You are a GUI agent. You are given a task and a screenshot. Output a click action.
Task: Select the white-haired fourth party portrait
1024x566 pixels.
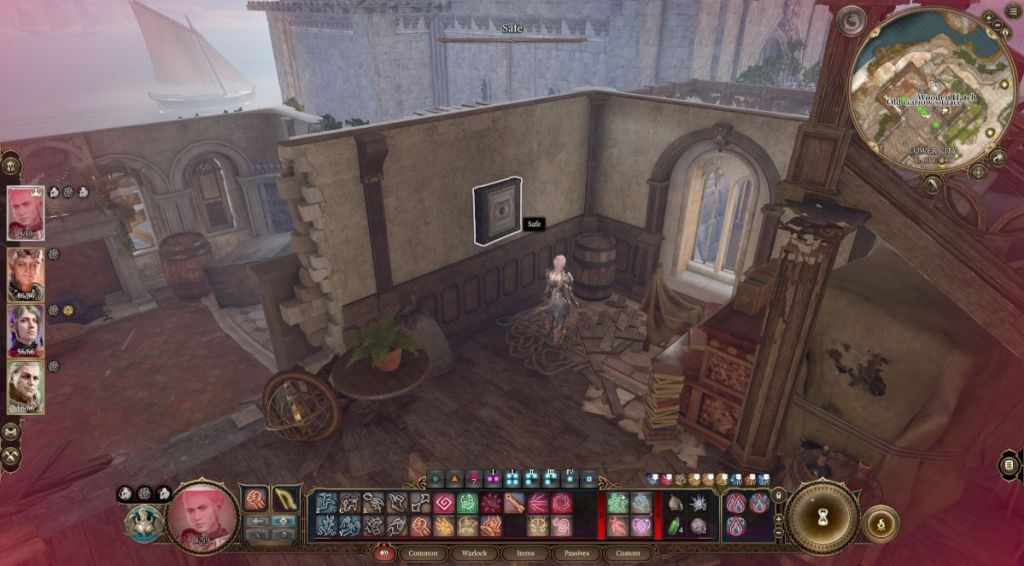(26, 387)
